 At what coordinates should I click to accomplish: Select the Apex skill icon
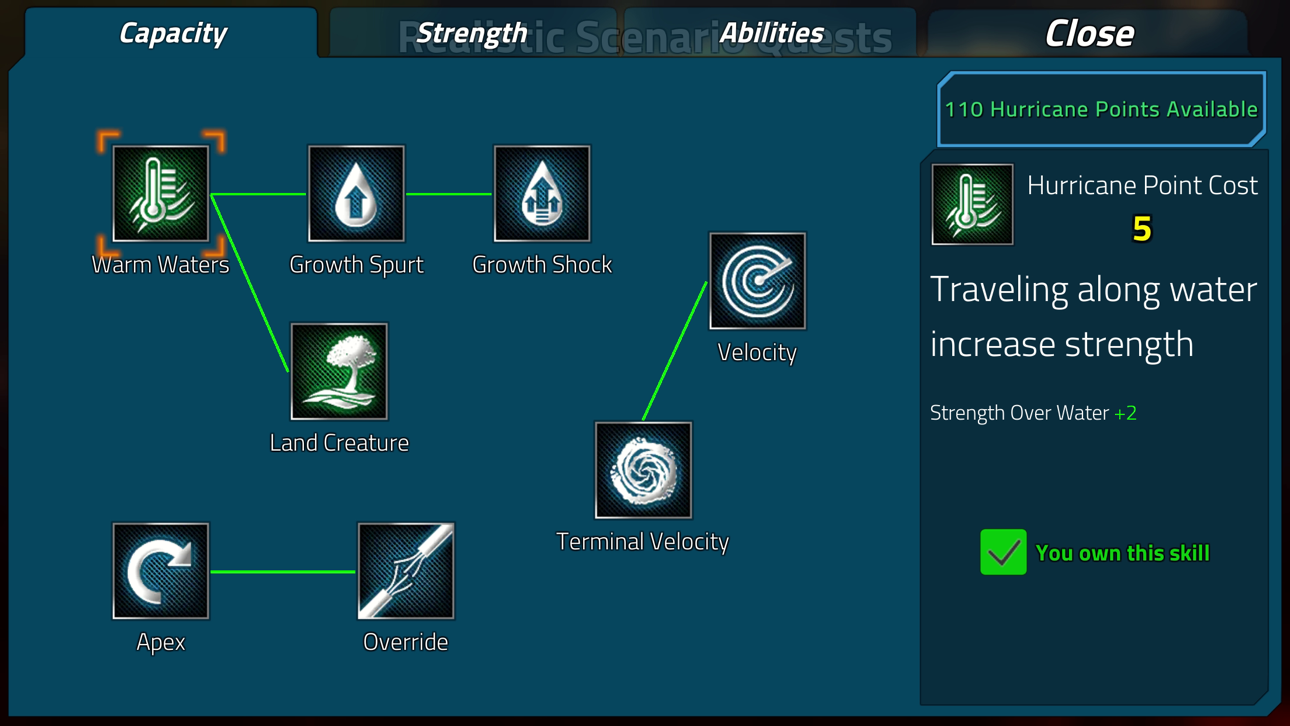tap(160, 571)
